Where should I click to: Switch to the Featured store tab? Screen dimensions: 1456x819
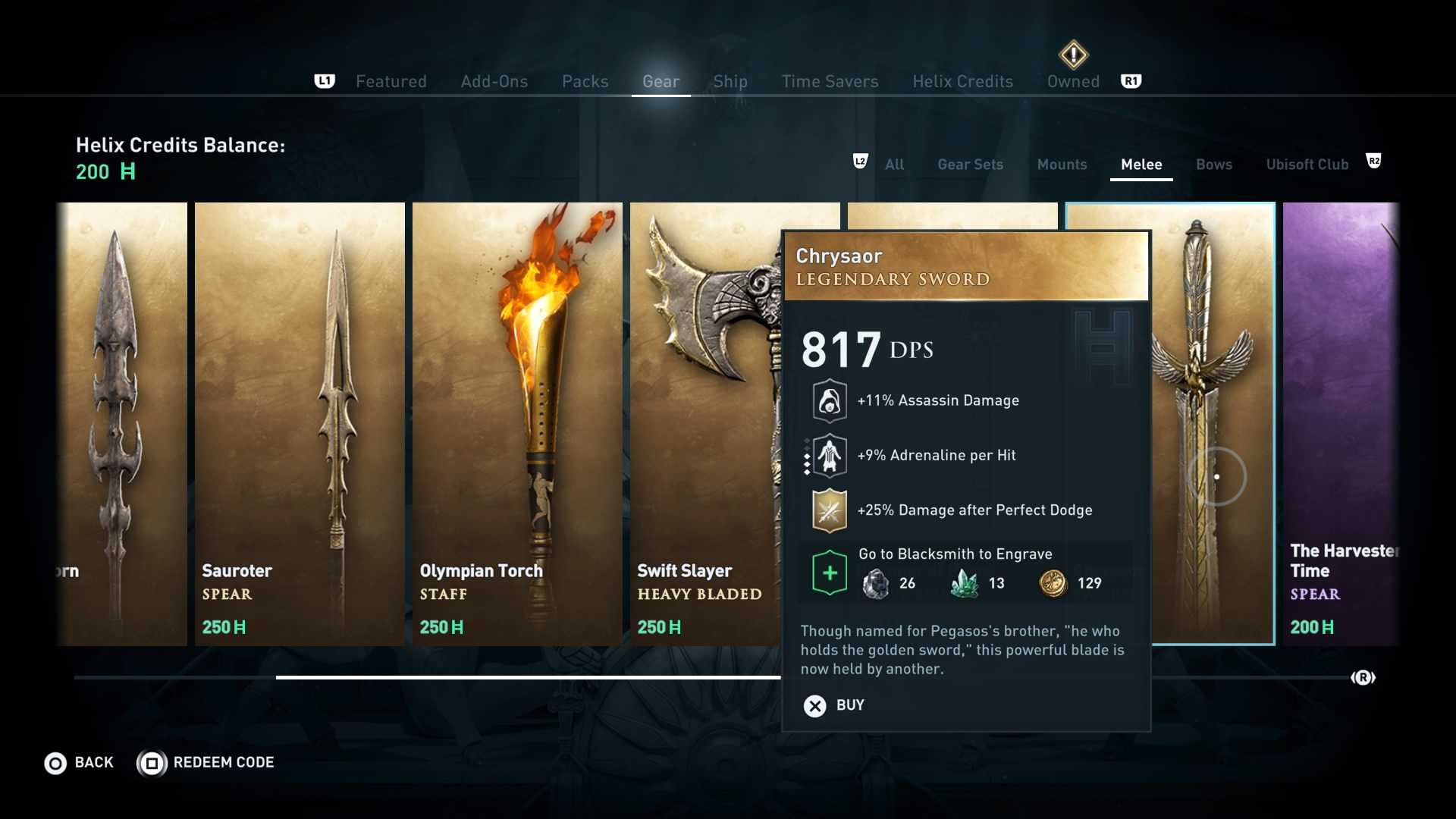point(391,81)
